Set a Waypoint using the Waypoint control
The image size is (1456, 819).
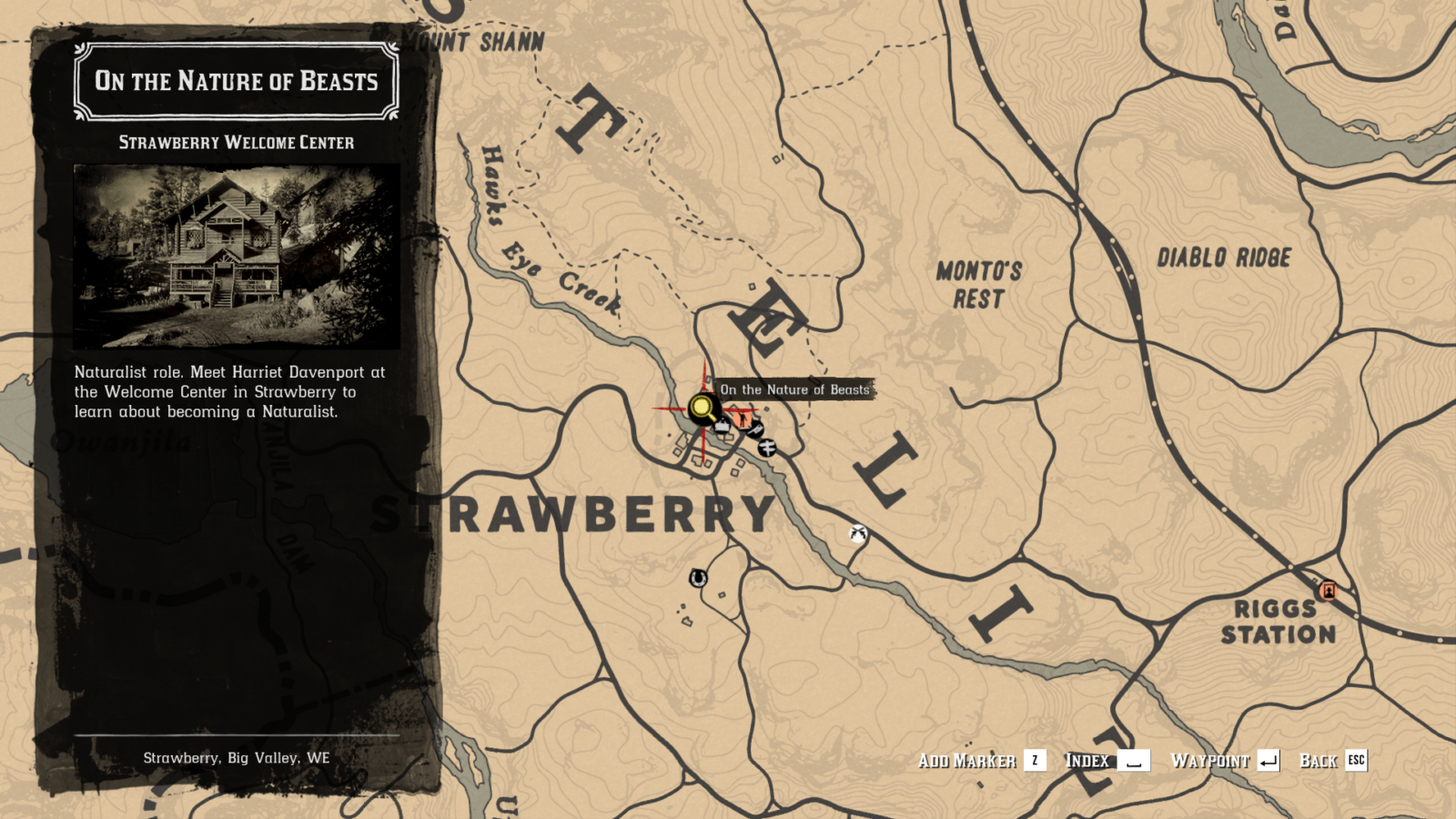pos(1222,761)
